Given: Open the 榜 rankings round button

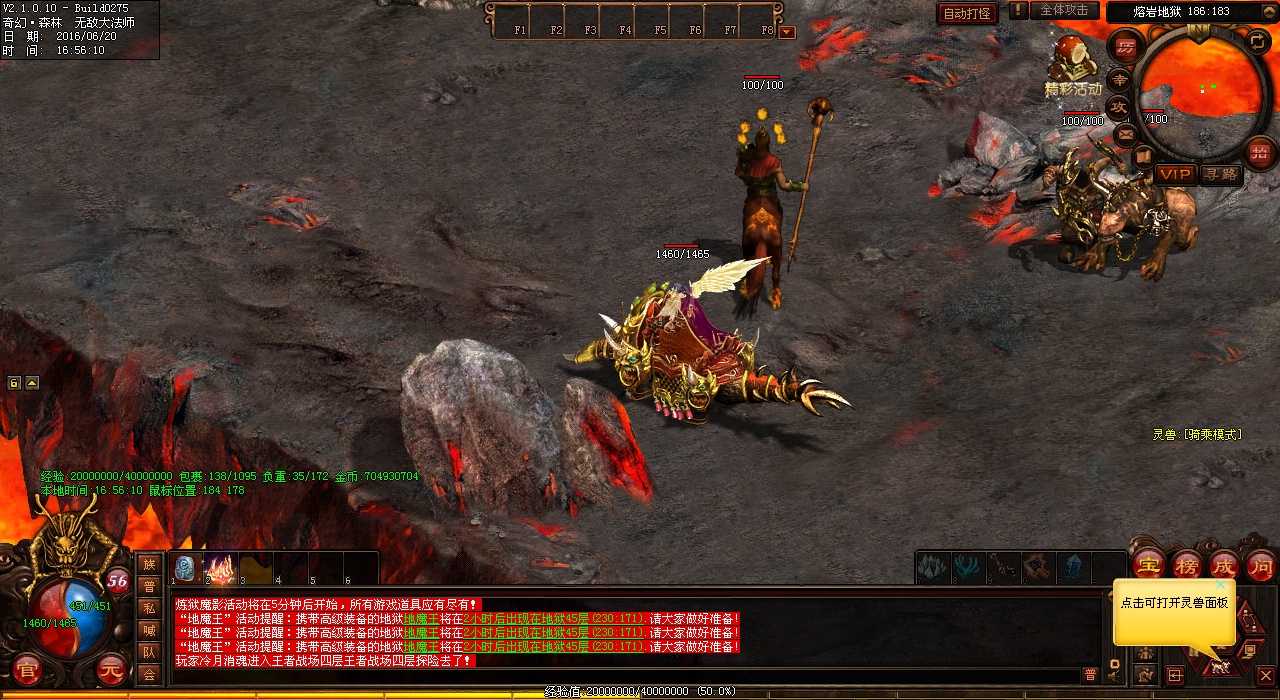Looking at the screenshot, I should (1186, 564).
